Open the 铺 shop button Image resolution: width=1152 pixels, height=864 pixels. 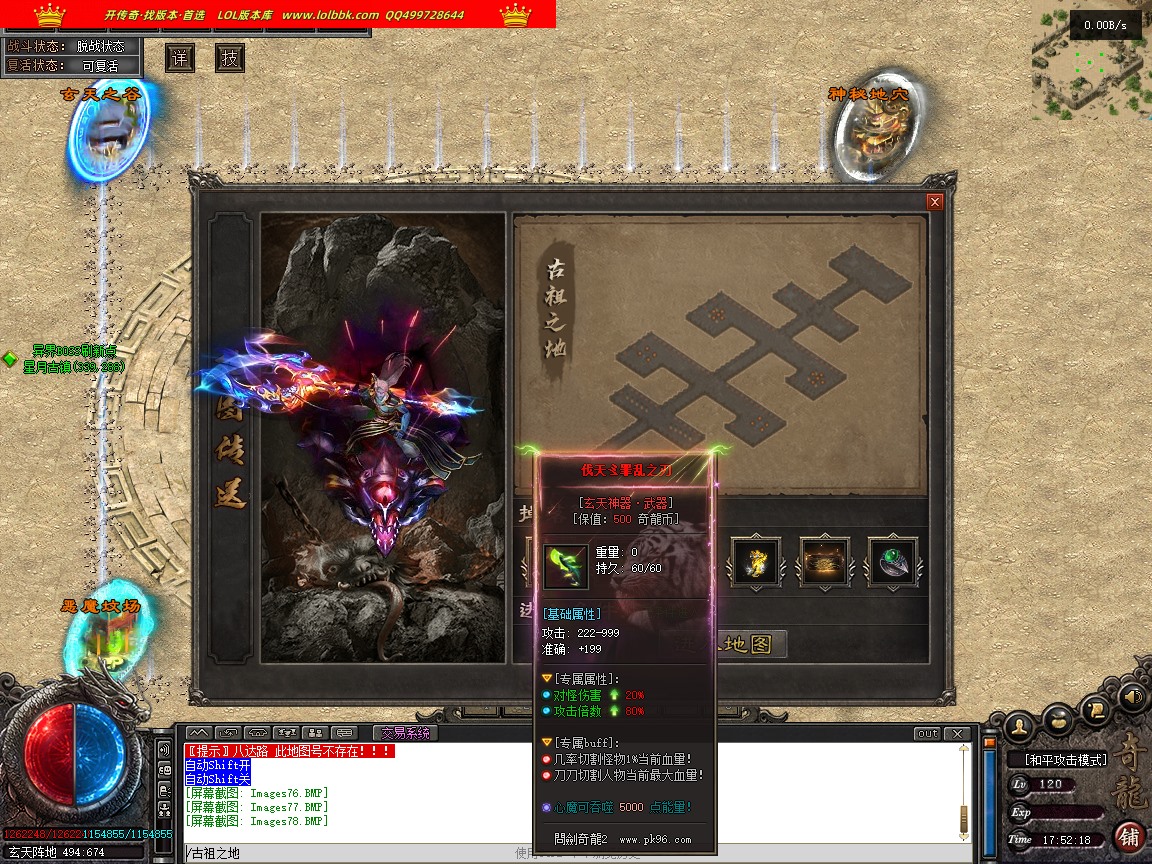pyautogui.click(x=1129, y=836)
